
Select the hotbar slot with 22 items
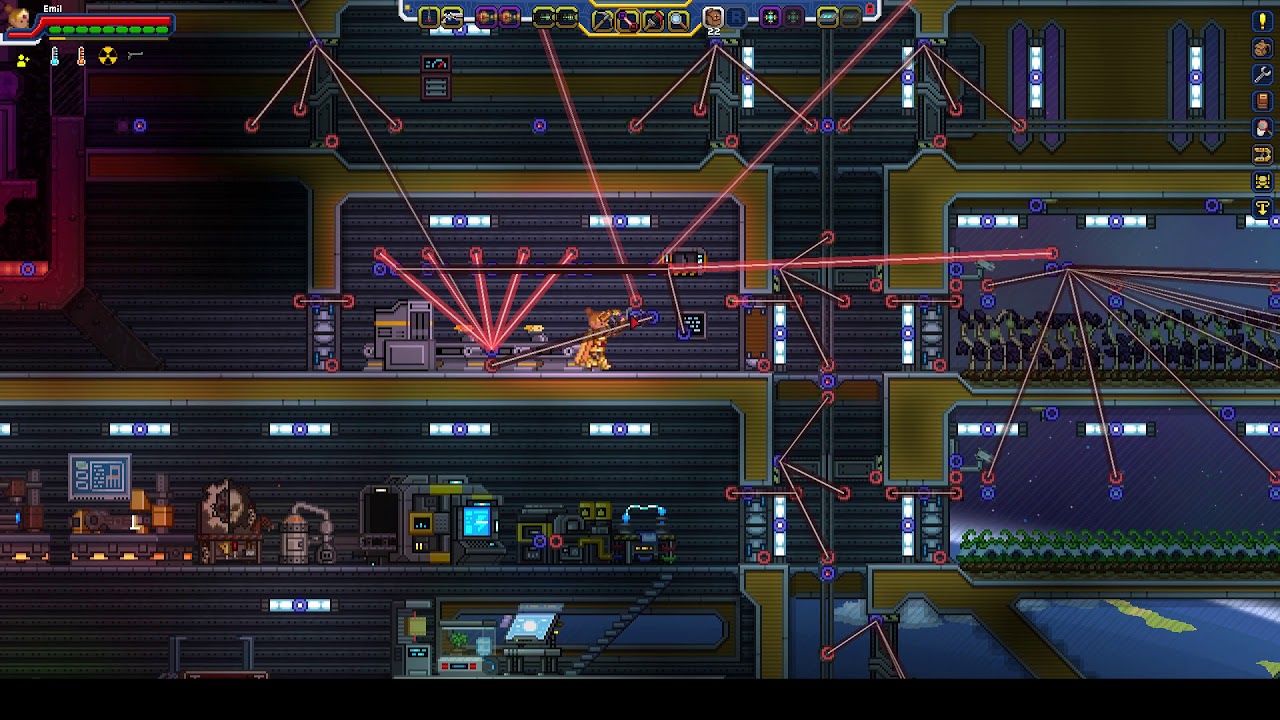pyautogui.click(x=713, y=18)
